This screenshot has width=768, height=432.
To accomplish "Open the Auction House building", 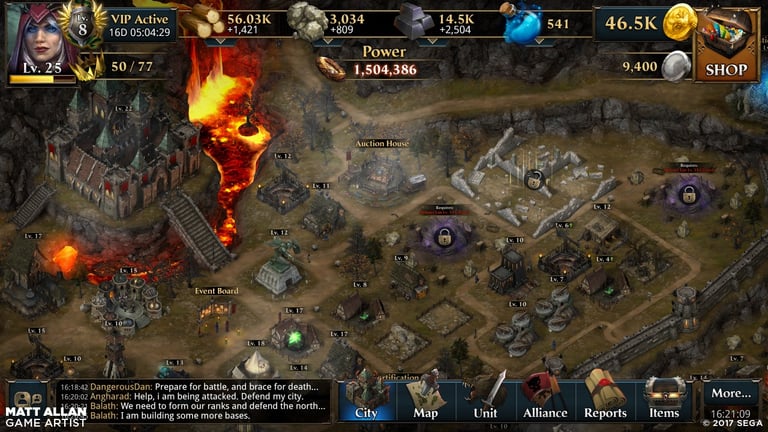I will (x=383, y=170).
